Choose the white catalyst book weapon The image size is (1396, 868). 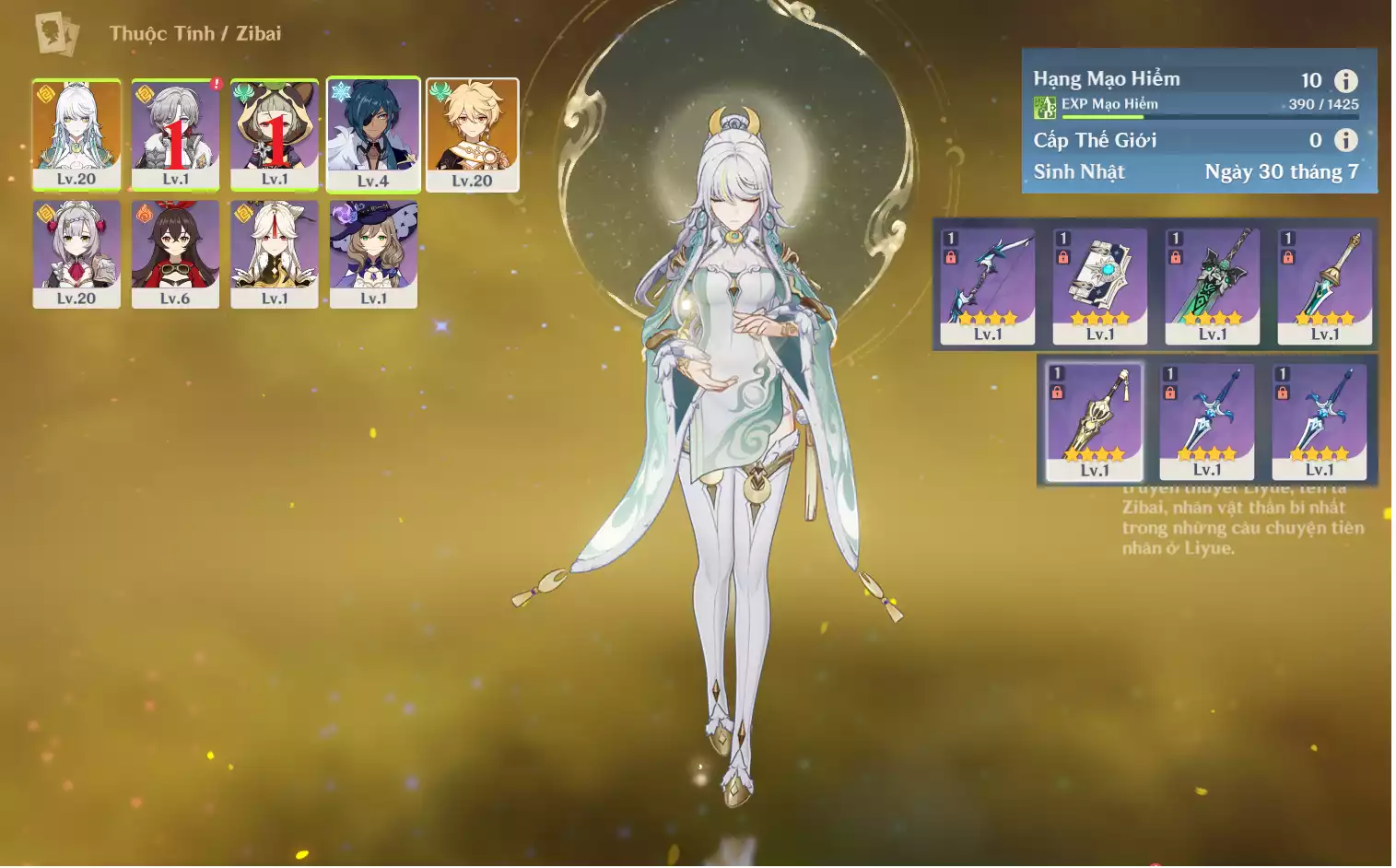[1099, 286]
